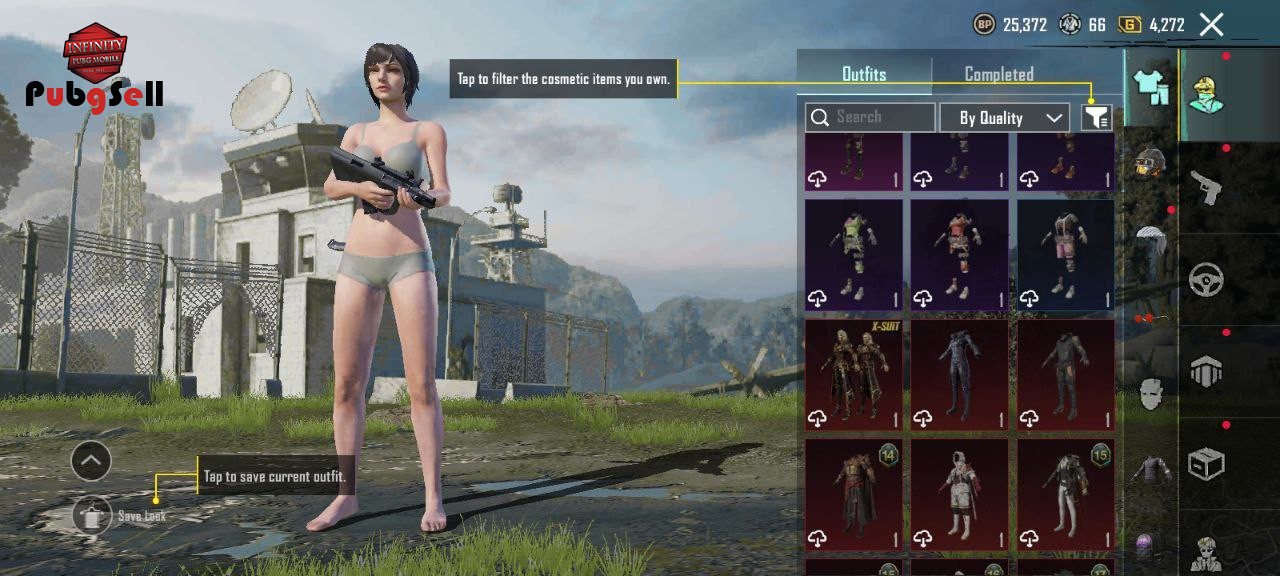Toggle the owned items filter funnel
The width and height of the screenshot is (1280, 576).
(1096, 118)
